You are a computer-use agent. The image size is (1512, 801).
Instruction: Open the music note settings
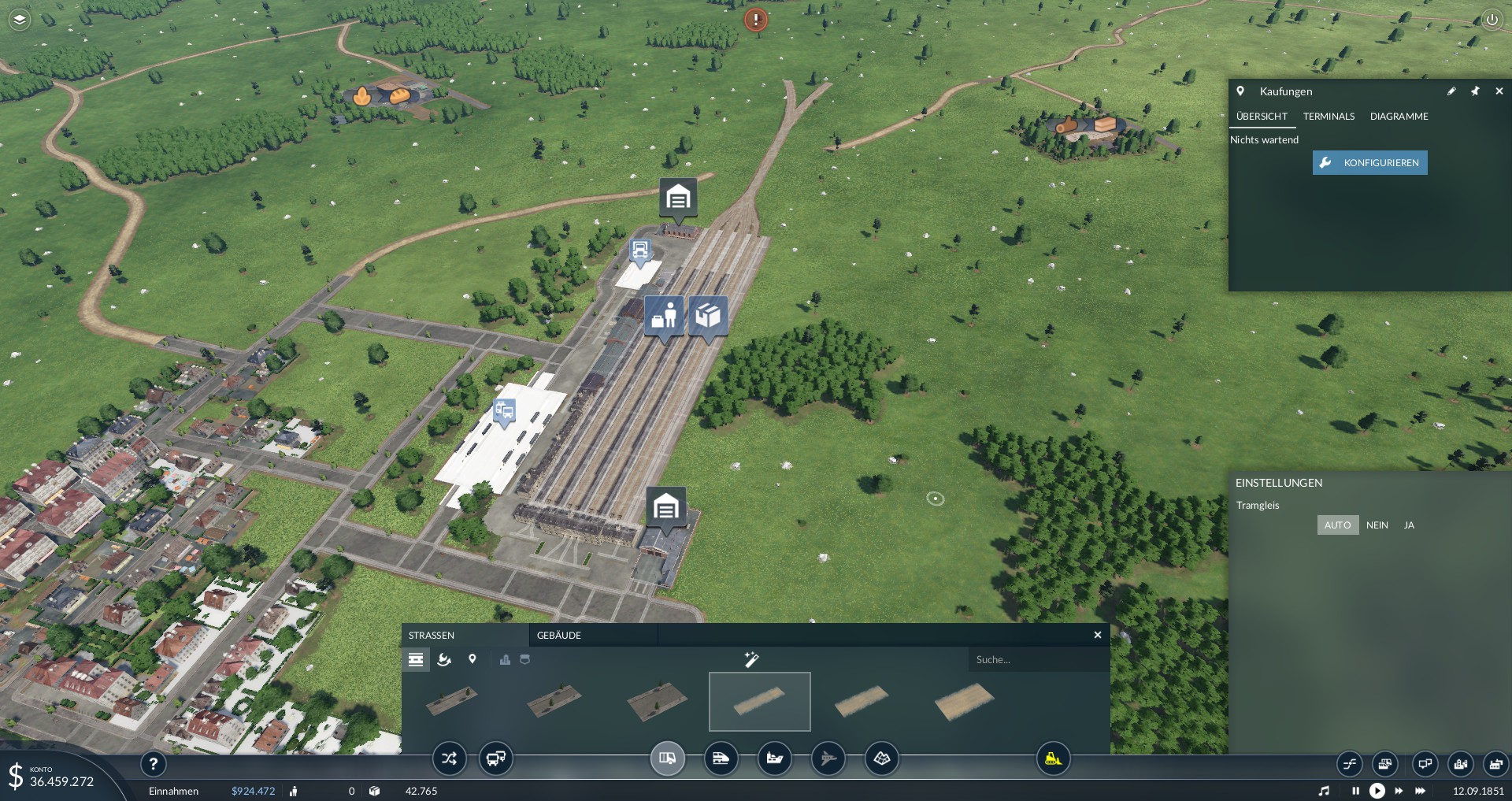[1324, 791]
